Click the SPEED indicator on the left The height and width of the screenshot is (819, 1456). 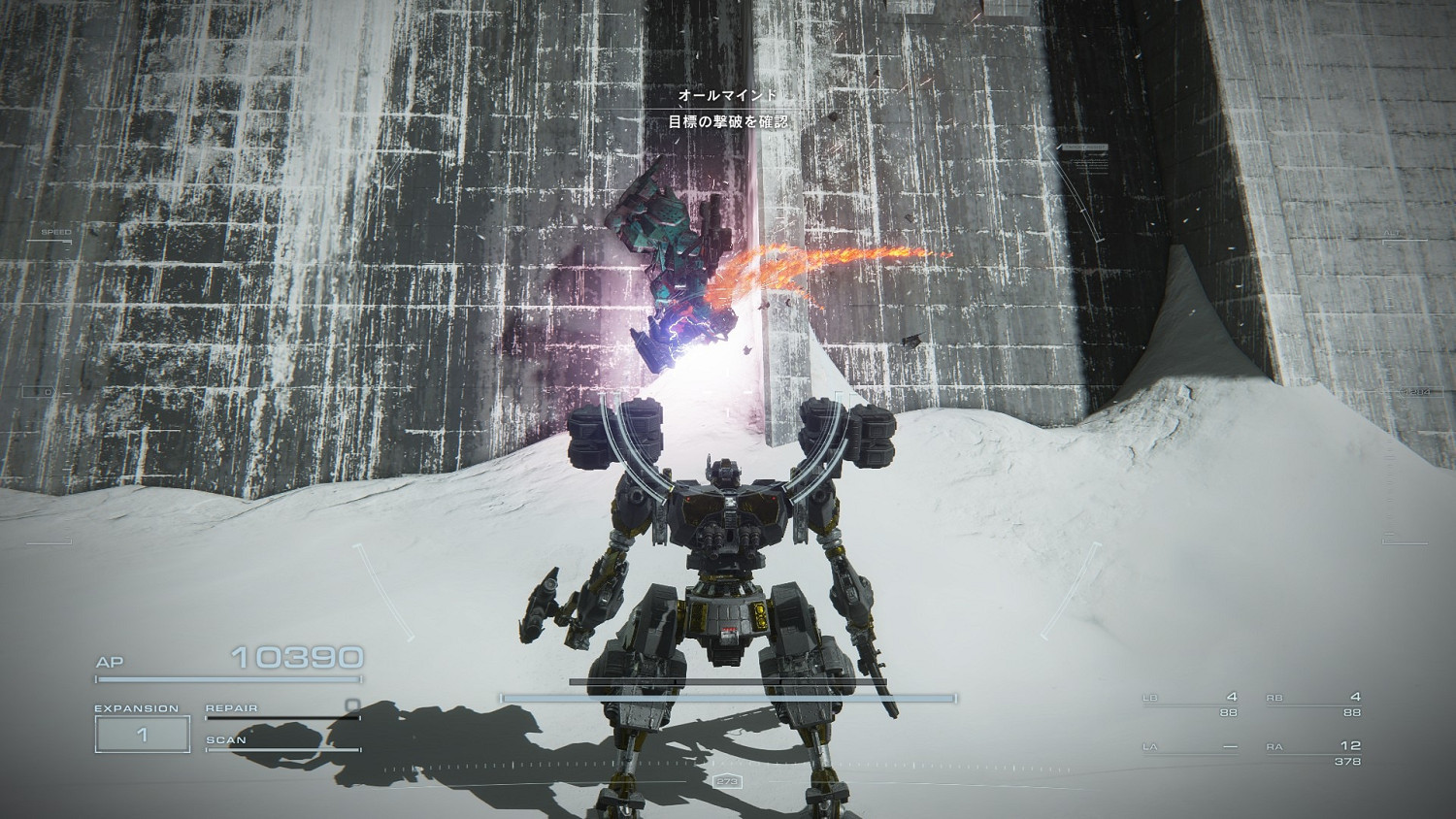[x=55, y=232]
